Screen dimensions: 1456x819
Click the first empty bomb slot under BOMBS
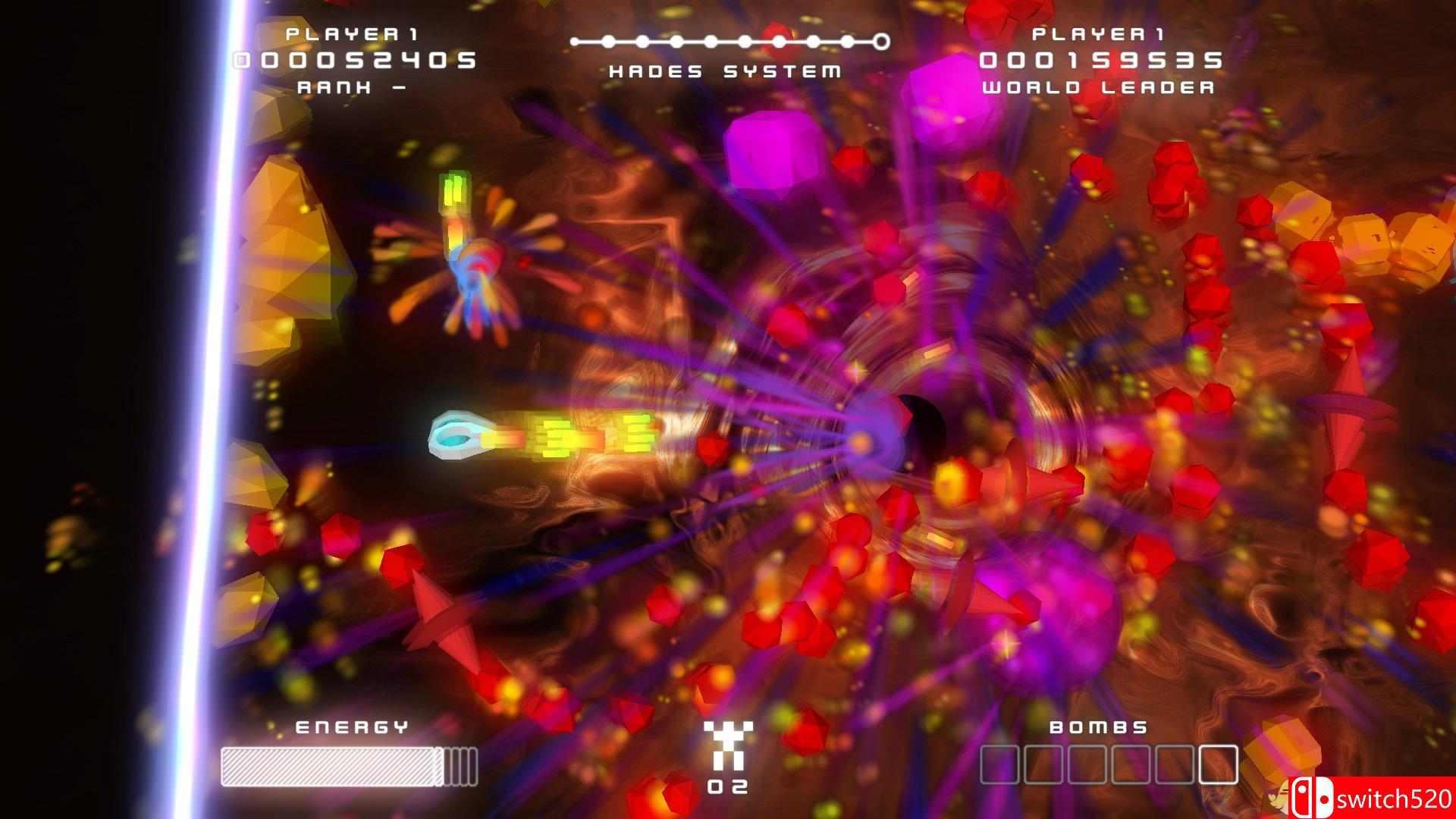(x=999, y=764)
